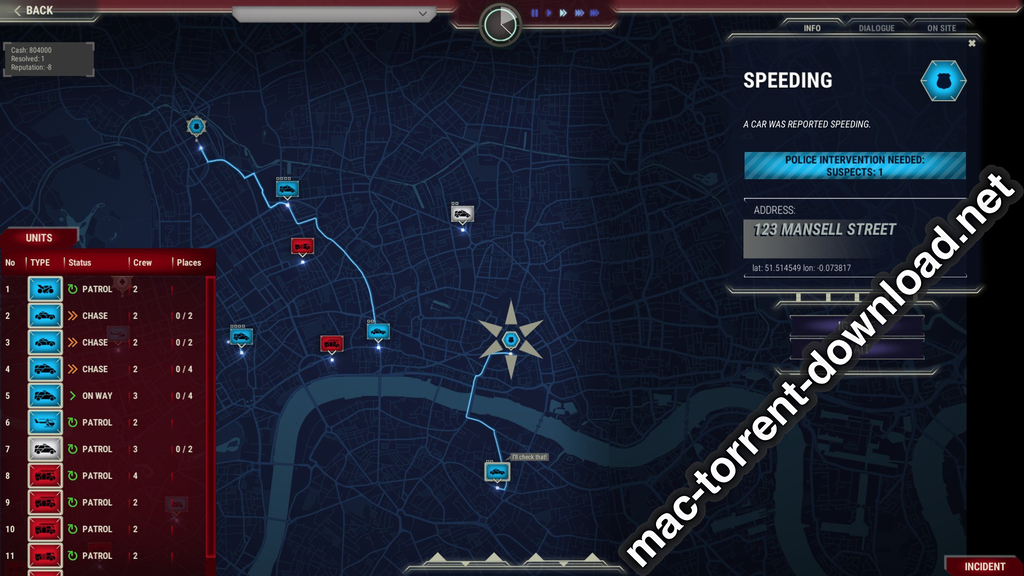Pause the game time
Viewport: 1024px width, 576px height.
click(x=535, y=13)
